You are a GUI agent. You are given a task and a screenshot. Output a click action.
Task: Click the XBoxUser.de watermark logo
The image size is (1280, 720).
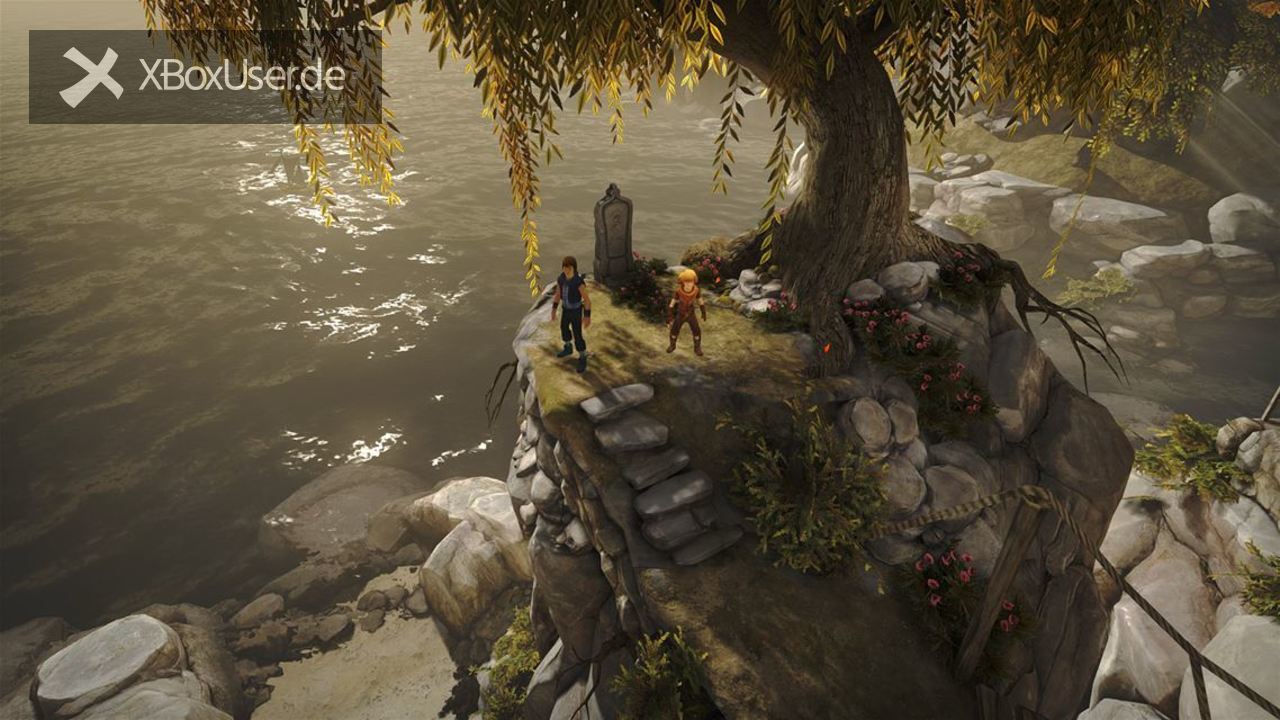[204, 77]
